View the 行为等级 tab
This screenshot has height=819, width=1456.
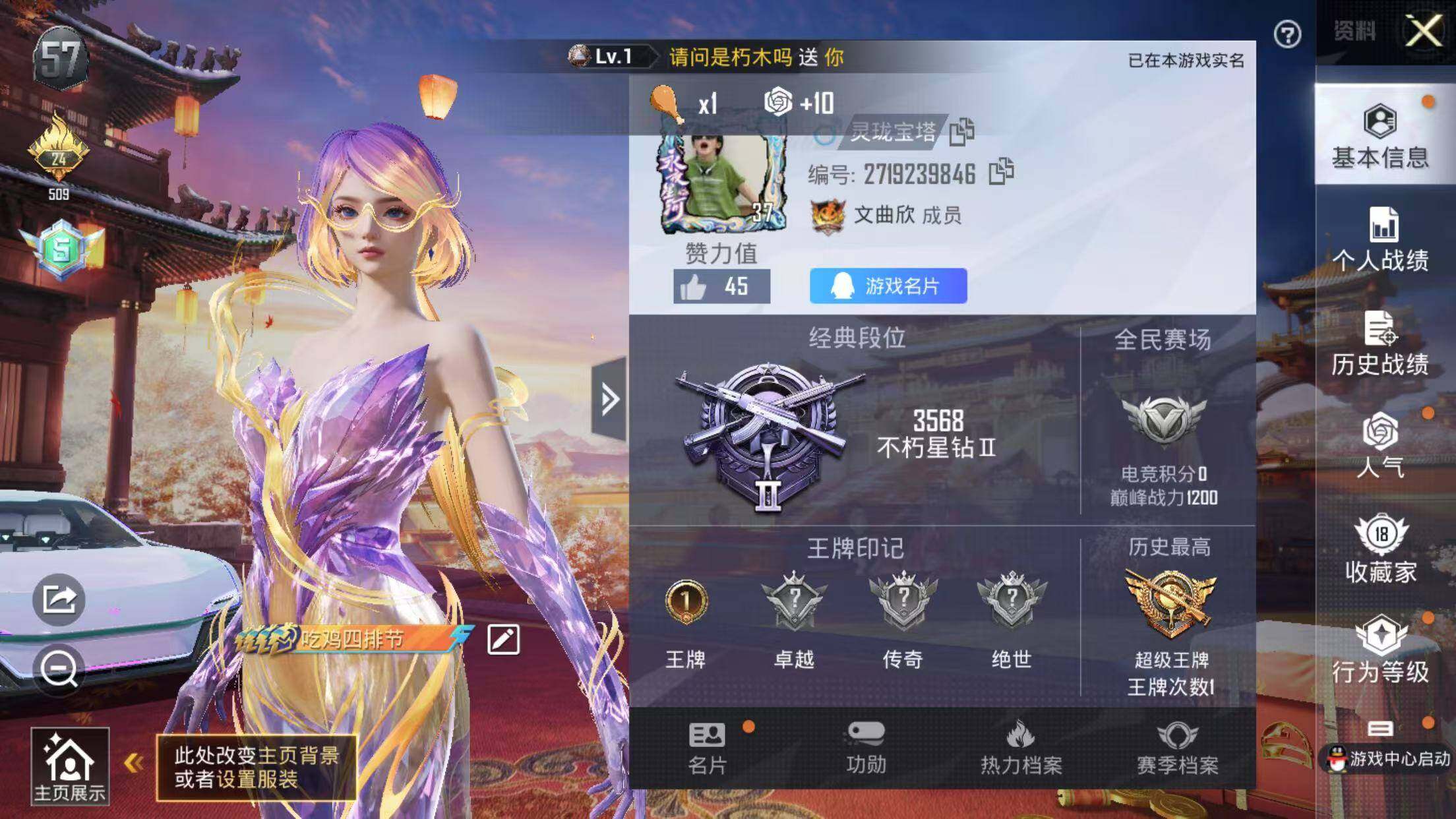pyautogui.click(x=1380, y=650)
